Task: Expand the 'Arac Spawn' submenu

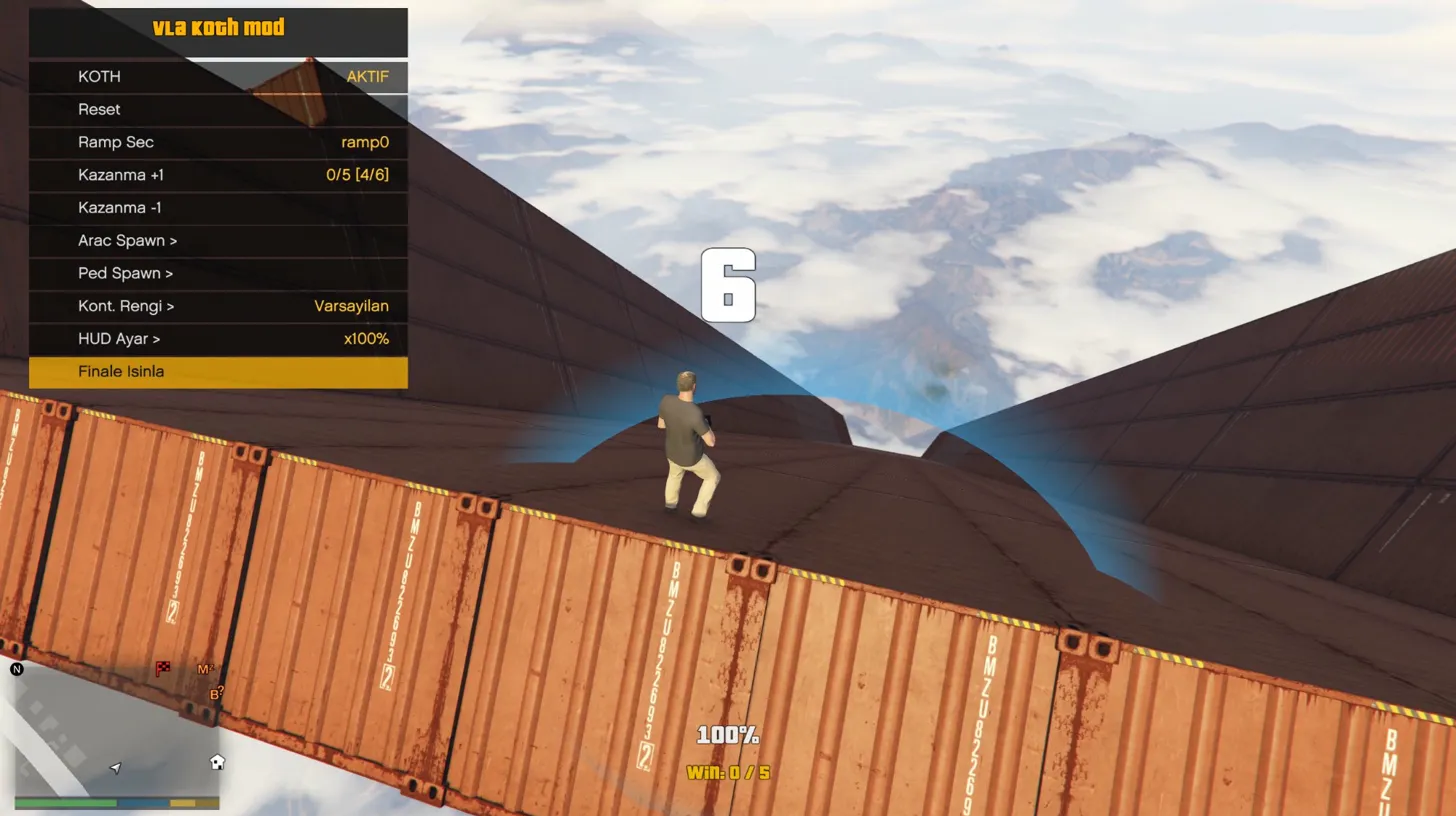Action: (x=218, y=240)
